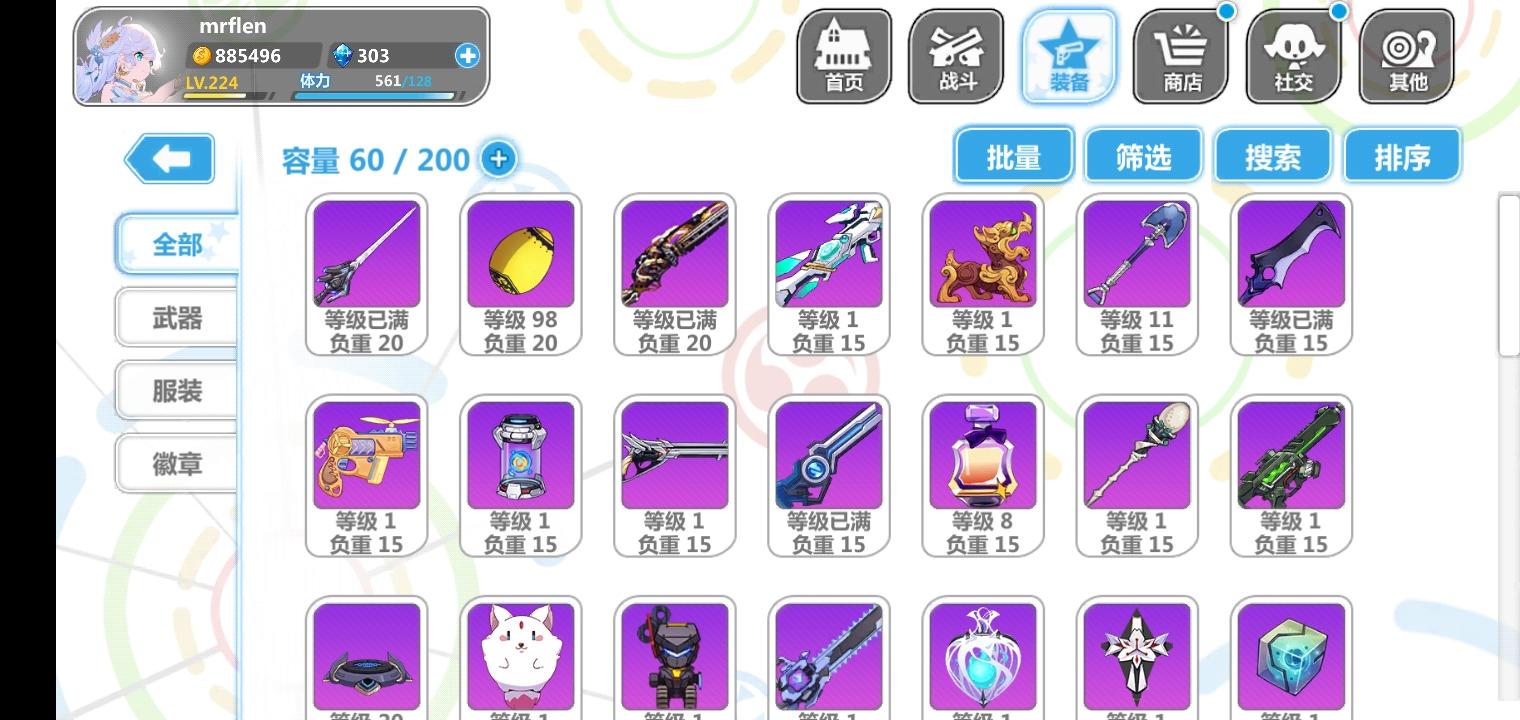Open the 社交 social panel
Viewport: 1520px width, 720px height.
tap(1294, 55)
